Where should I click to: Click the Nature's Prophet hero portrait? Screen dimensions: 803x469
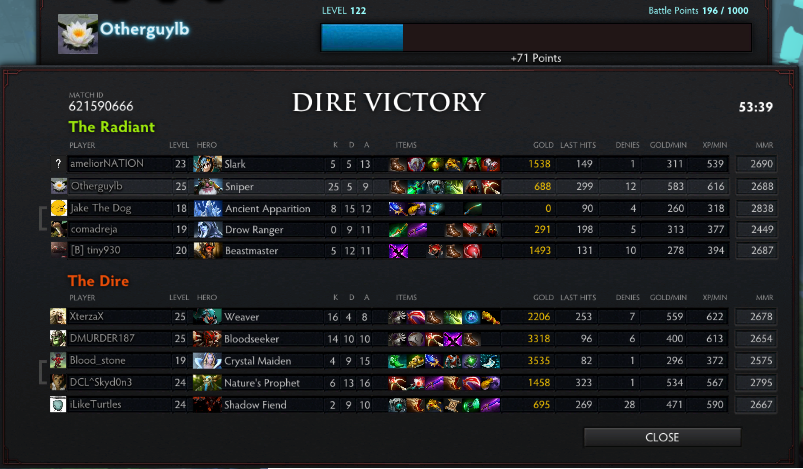click(x=208, y=382)
